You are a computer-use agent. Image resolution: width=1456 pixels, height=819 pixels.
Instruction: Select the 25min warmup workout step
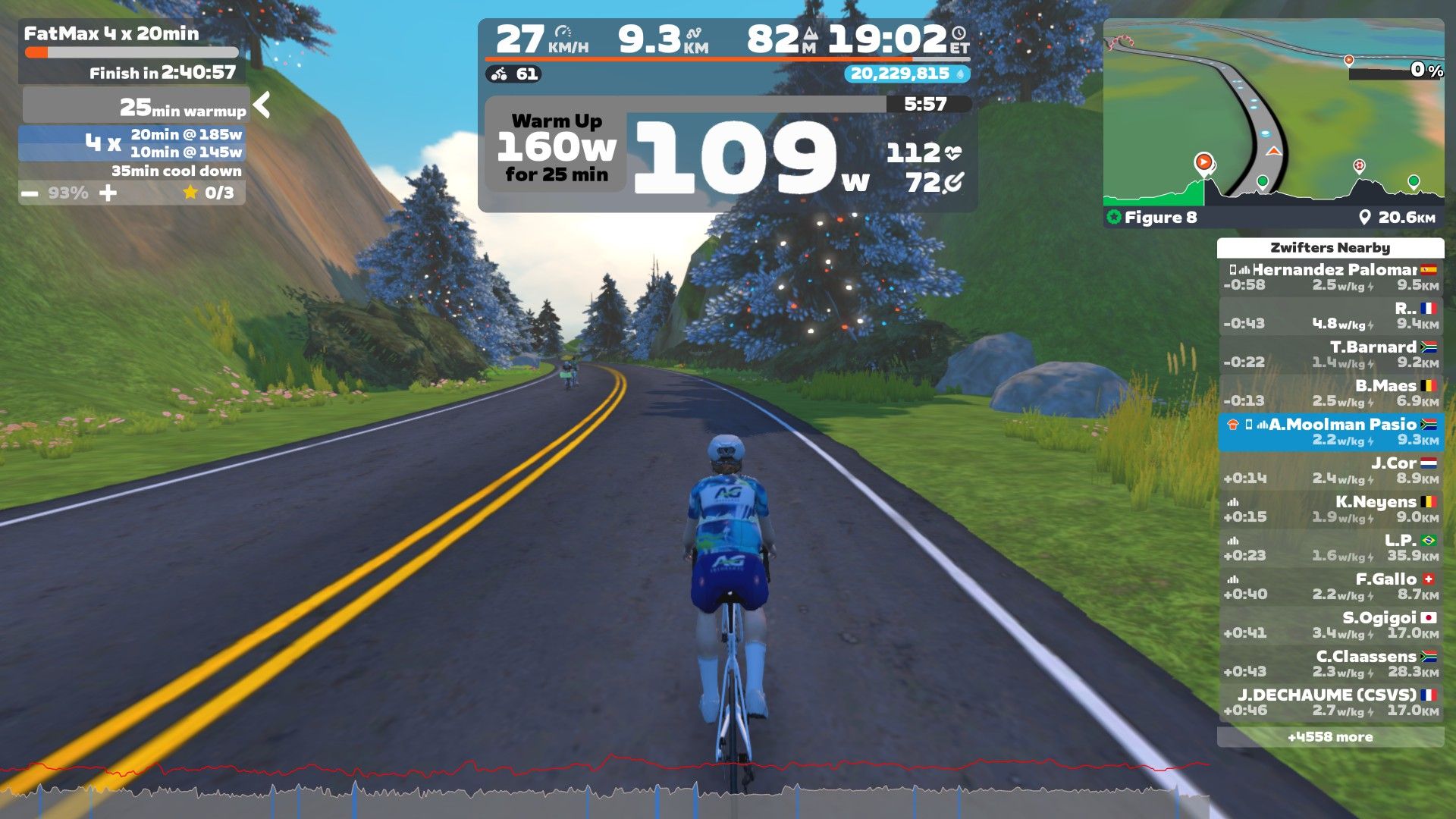click(136, 106)
